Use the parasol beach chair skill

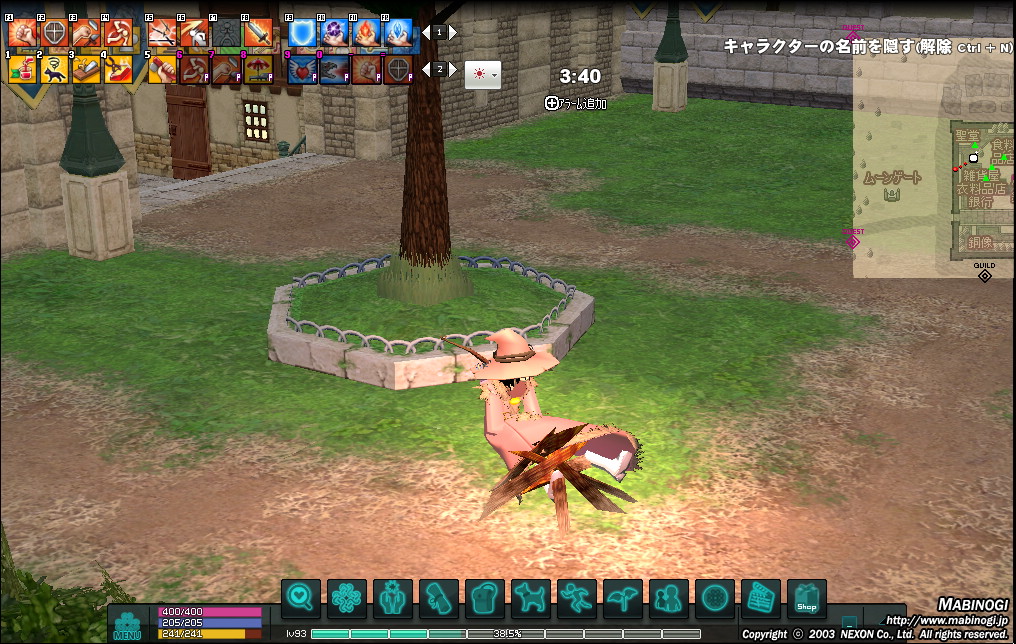259,69
